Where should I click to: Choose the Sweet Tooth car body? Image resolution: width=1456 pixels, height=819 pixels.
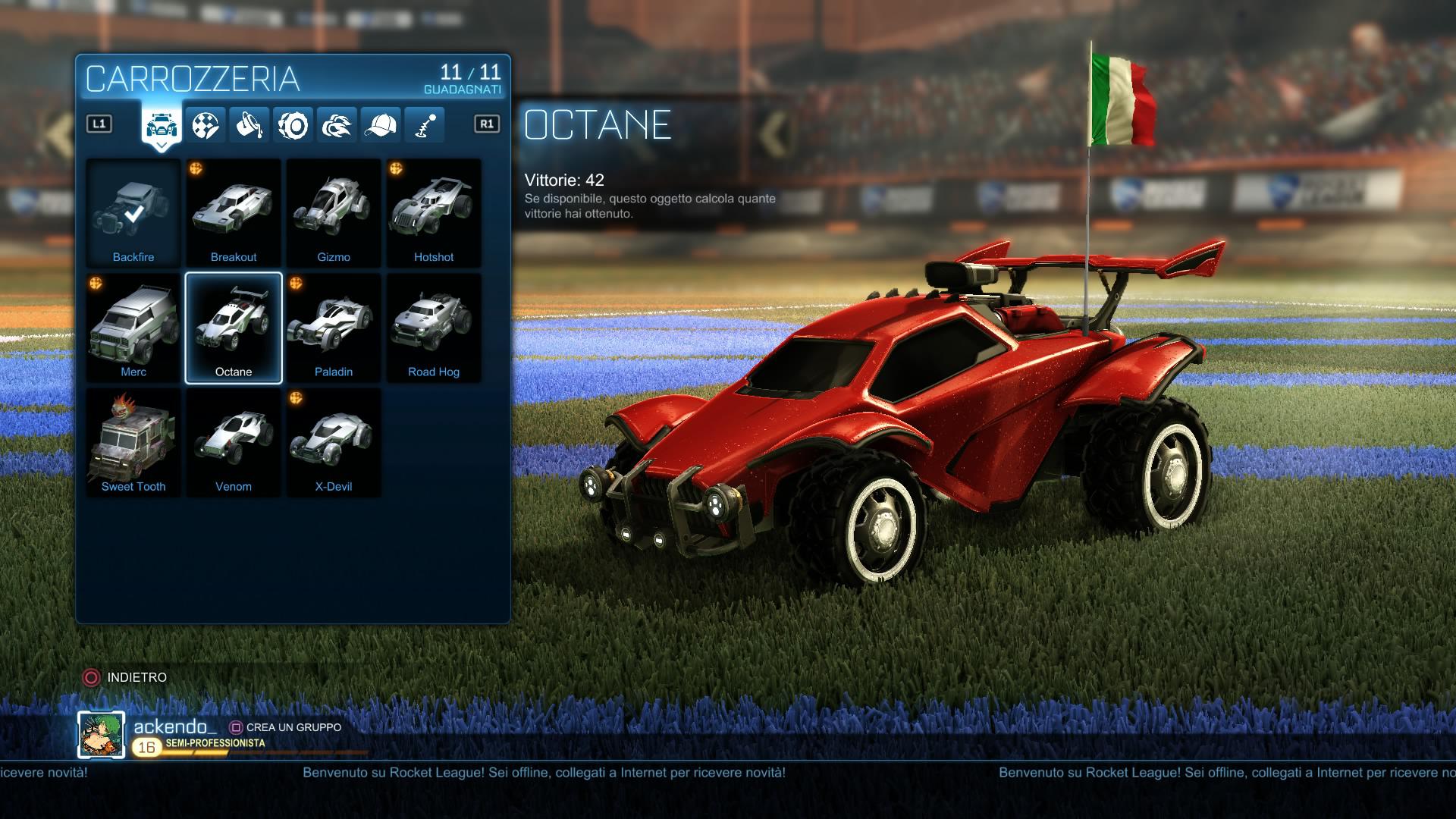(x=133, y=441)
